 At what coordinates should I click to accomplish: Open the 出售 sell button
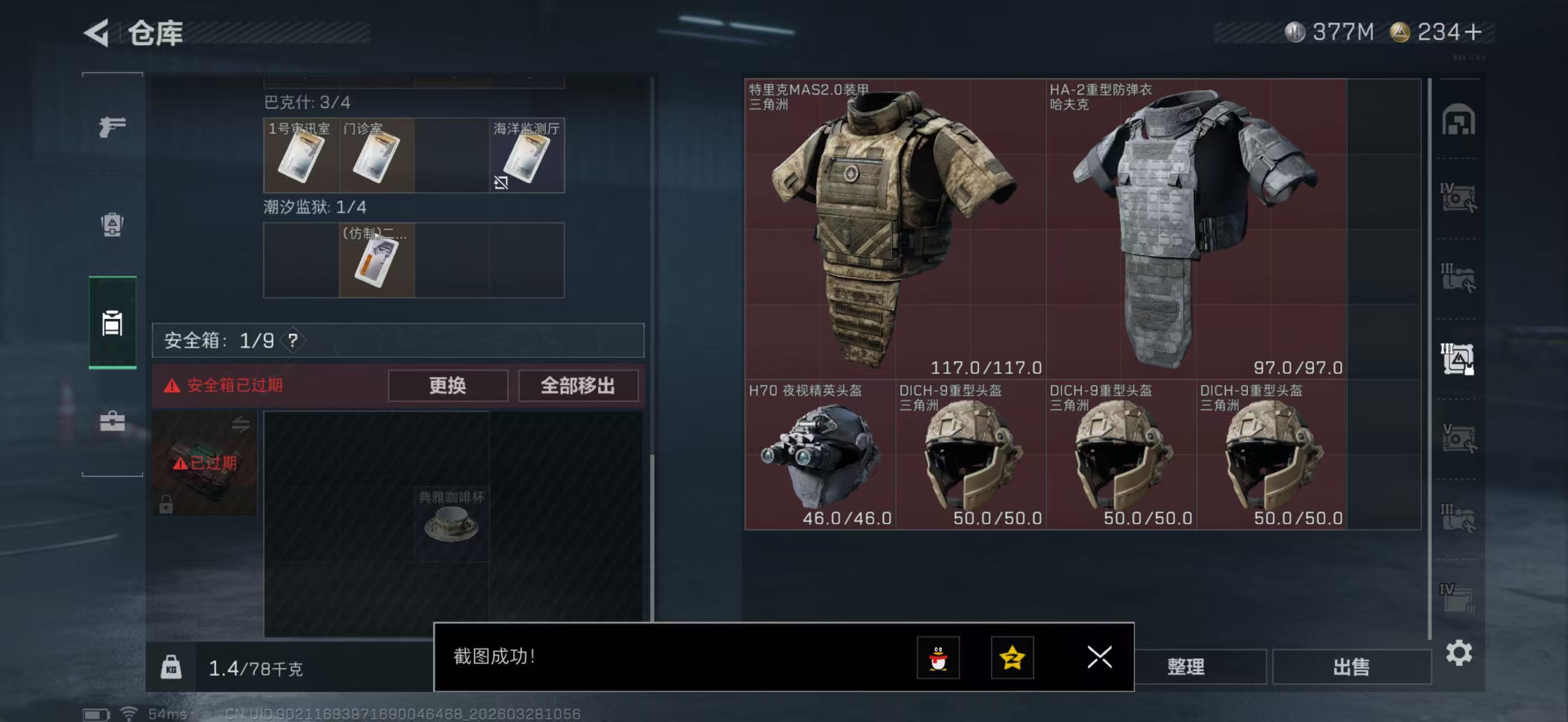pos(1351,667)
